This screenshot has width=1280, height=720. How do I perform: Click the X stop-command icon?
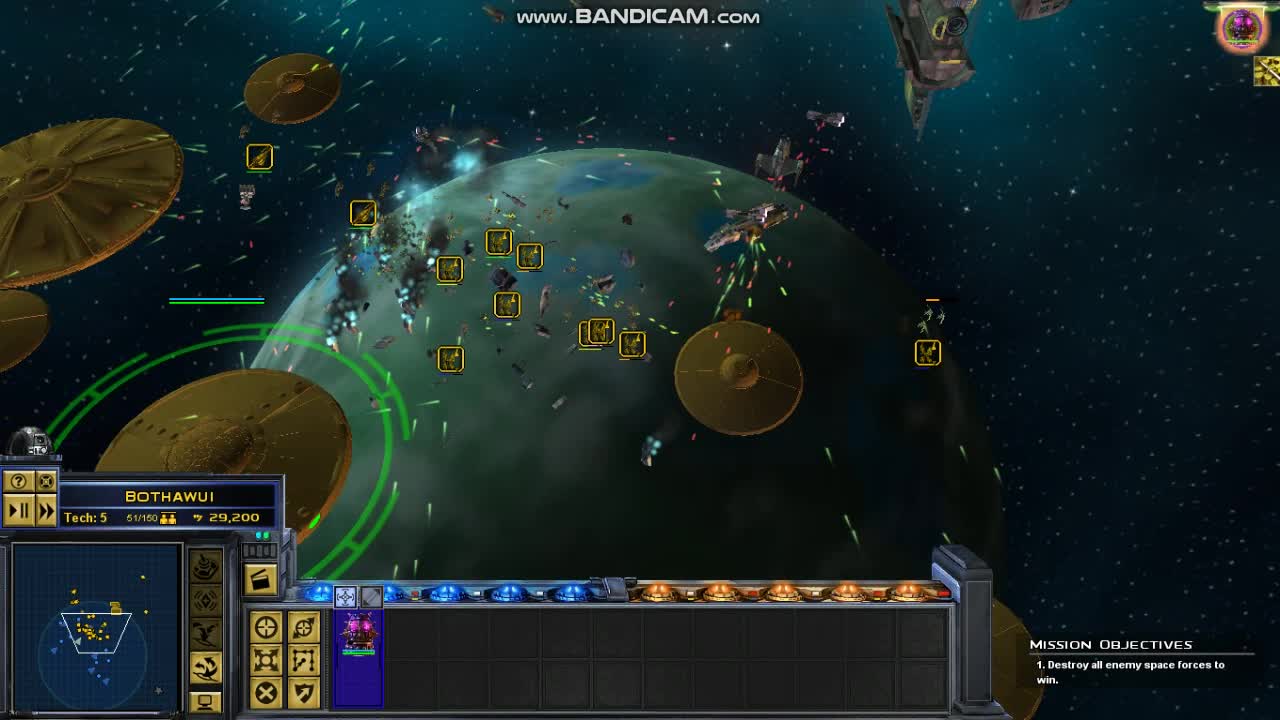(266, 691)
